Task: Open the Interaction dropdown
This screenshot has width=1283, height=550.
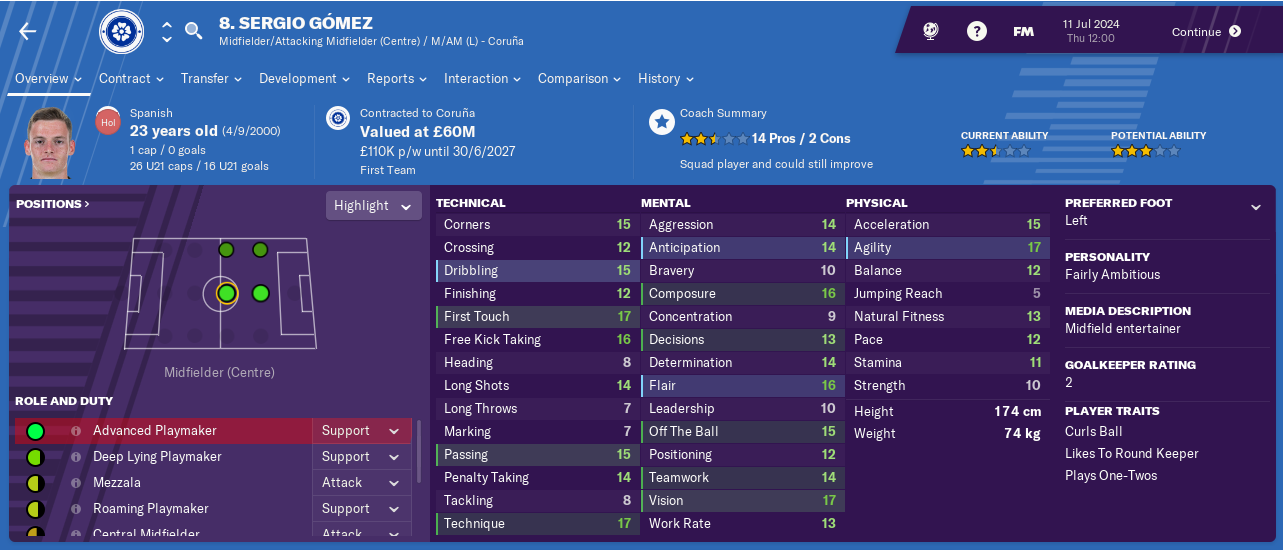Action: 482,78
